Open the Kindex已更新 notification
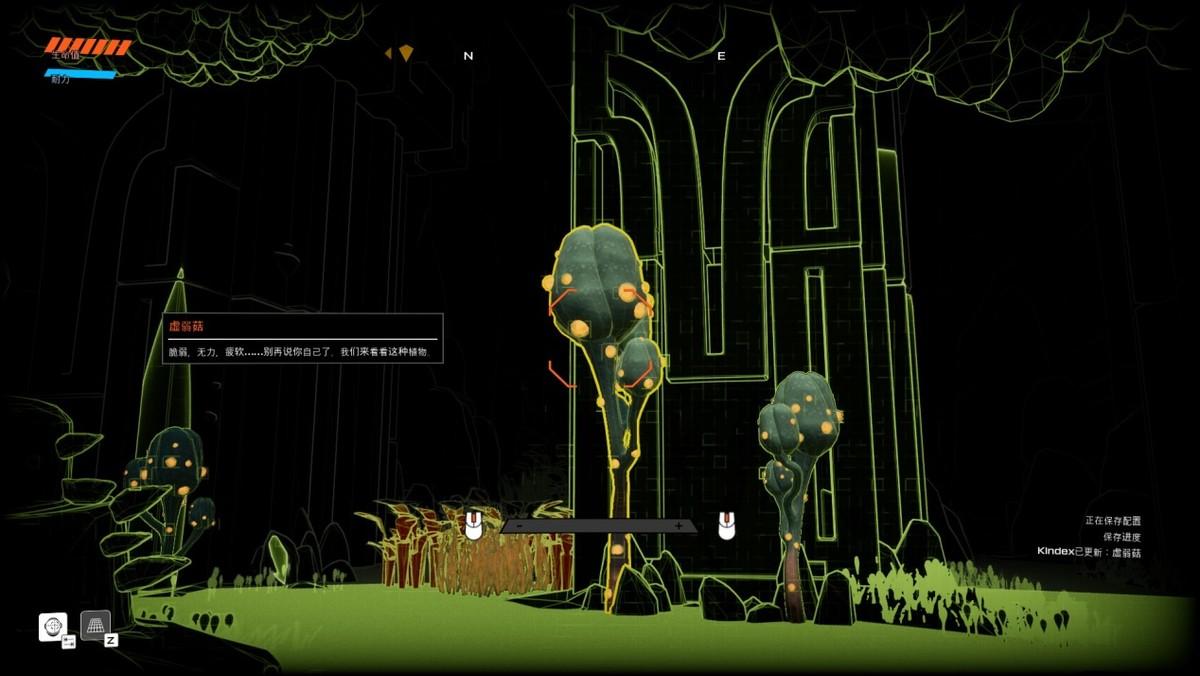 (x=1088, y=552)
